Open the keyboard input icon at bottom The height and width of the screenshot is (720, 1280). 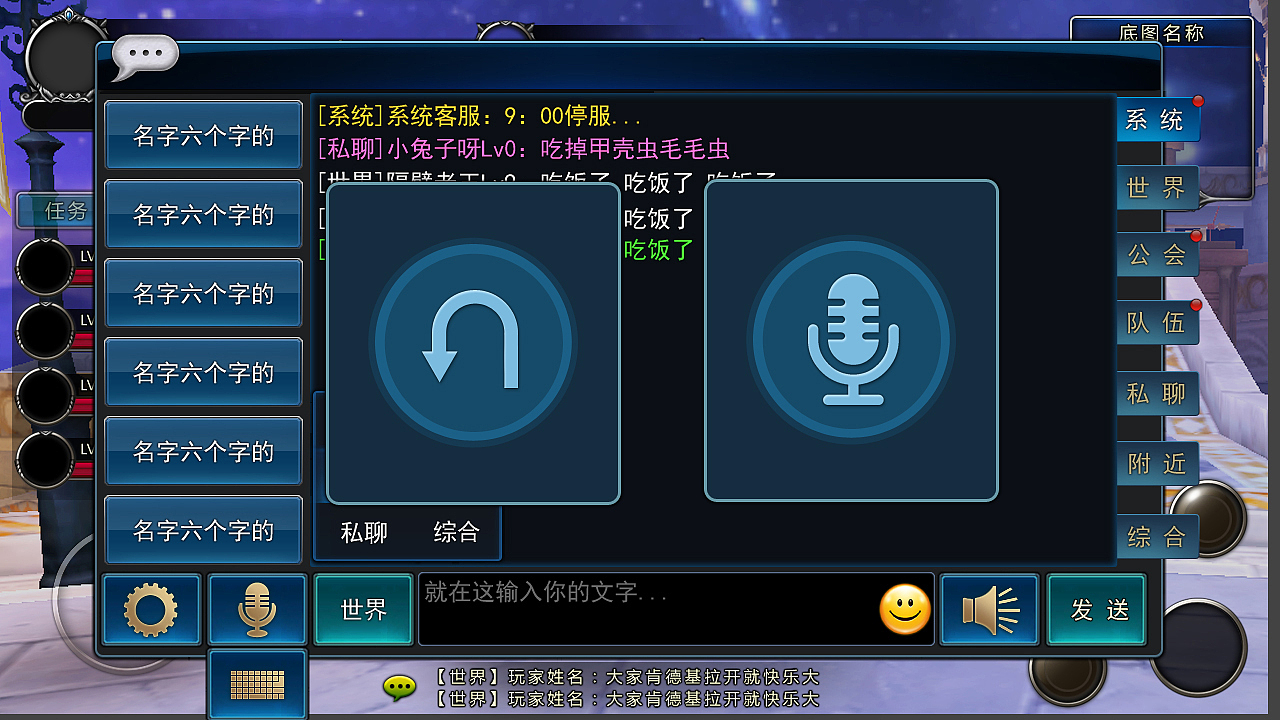coord(257,684)
